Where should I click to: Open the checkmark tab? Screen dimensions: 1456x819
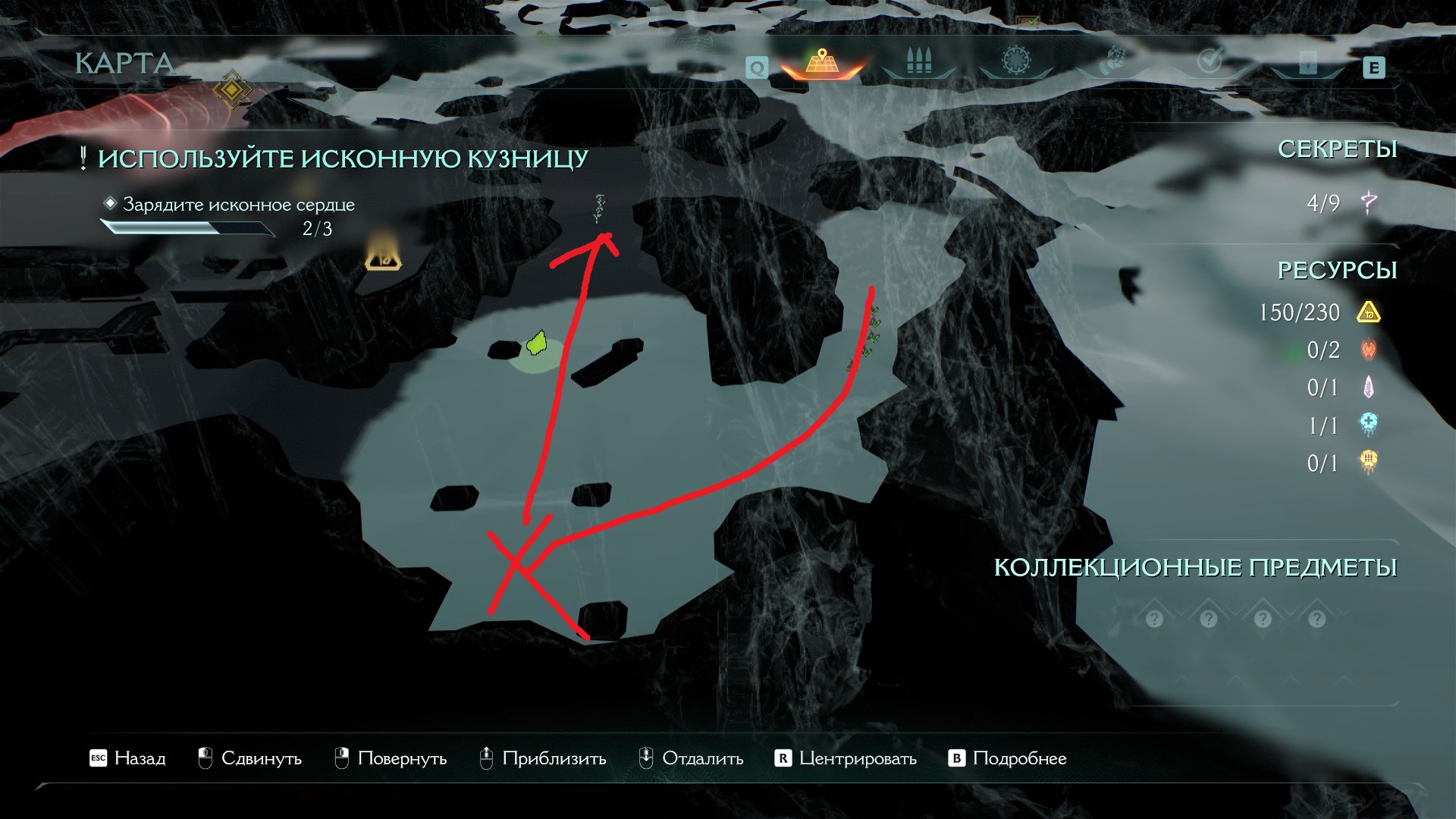pos(1210,61)
